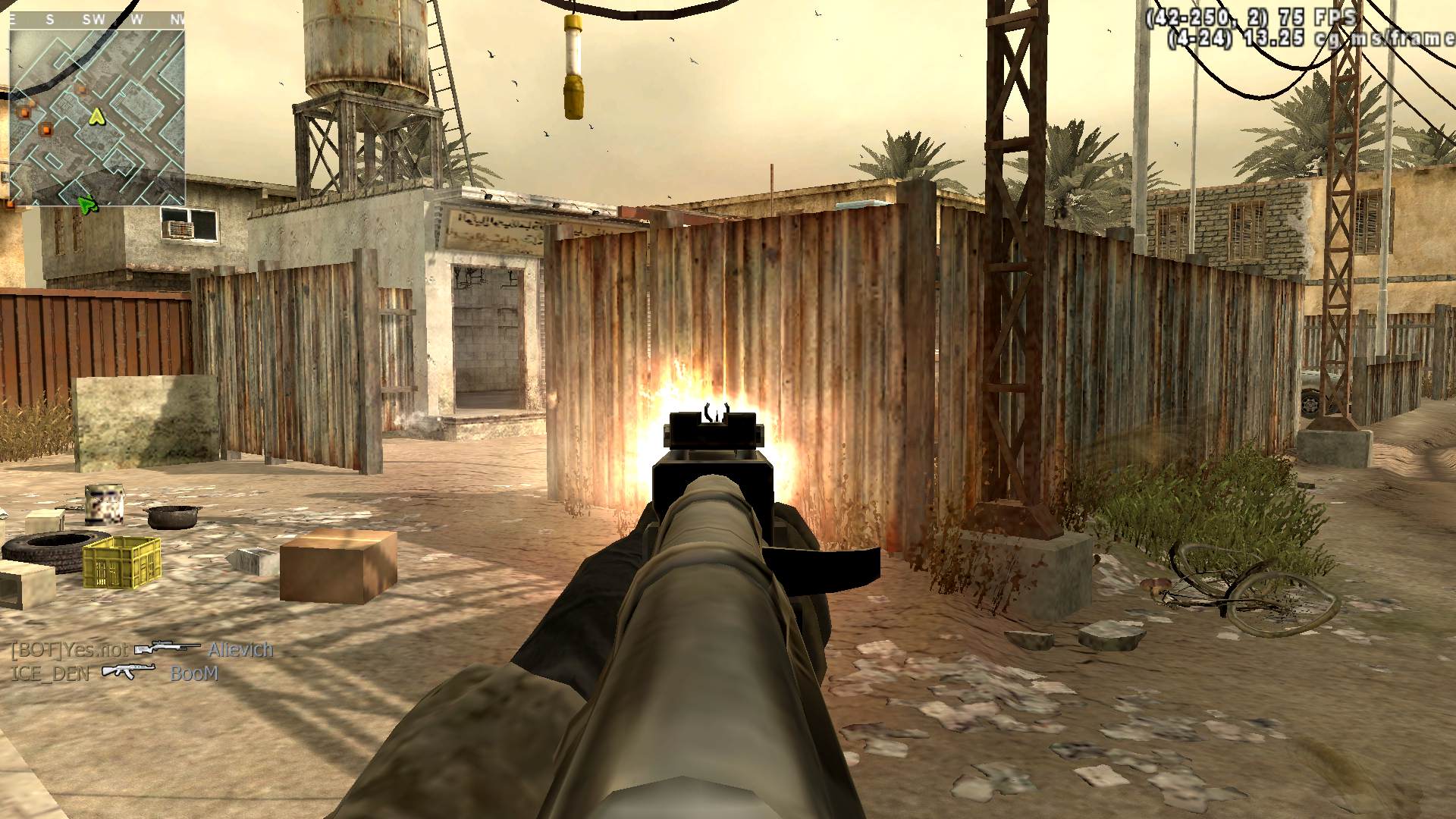The width and height of the screenshot is (1456, 819).
Task: Click the green teammate arrow marker
Action: point(88,202)
